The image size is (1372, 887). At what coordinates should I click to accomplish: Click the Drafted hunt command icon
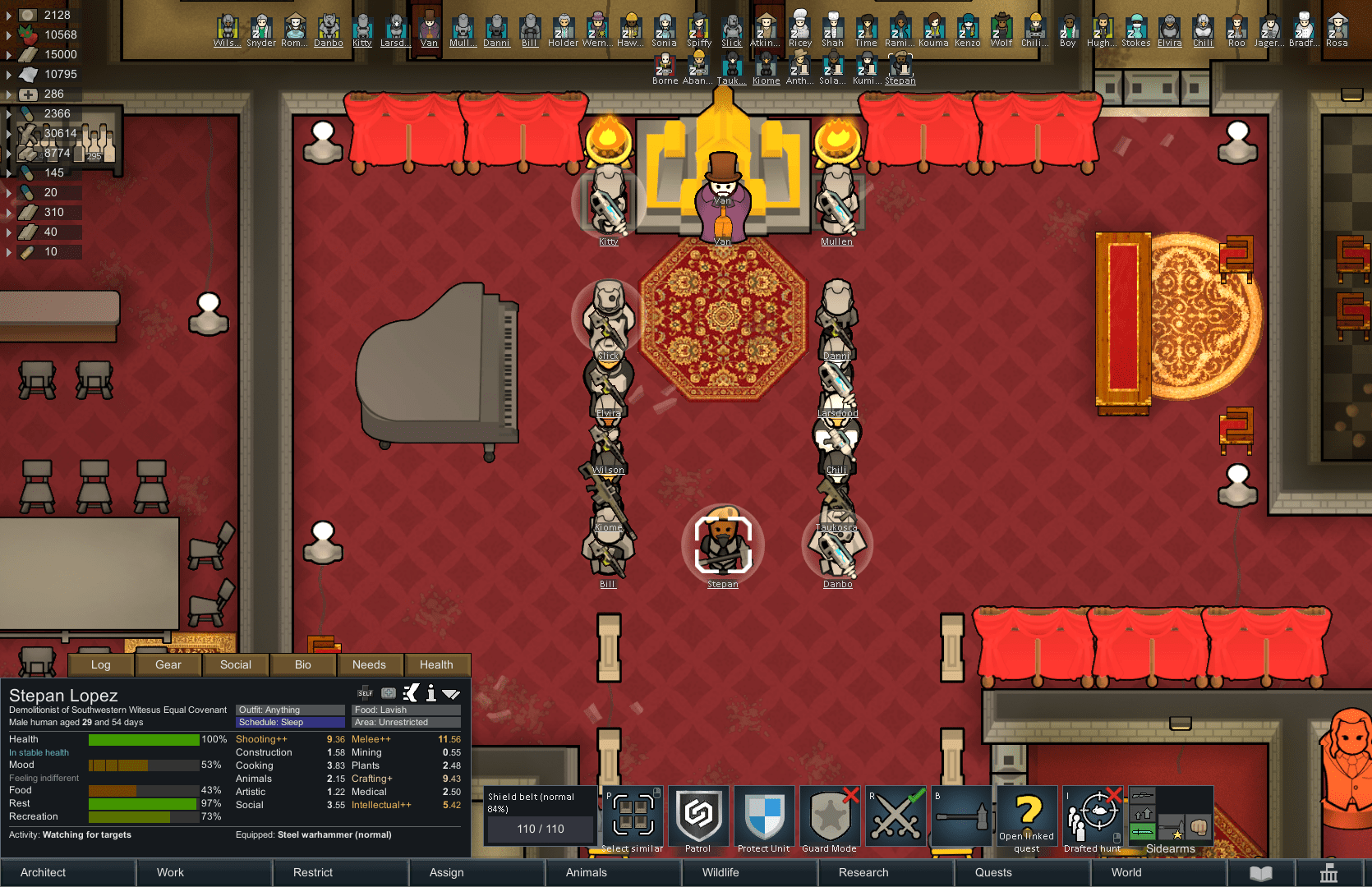(x=1092, y=817)
